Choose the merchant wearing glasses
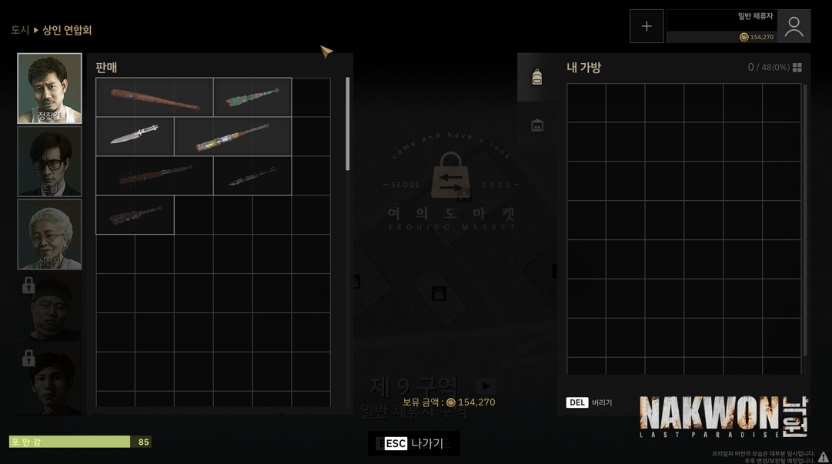 pyautogui.click(x=50, y=160)
